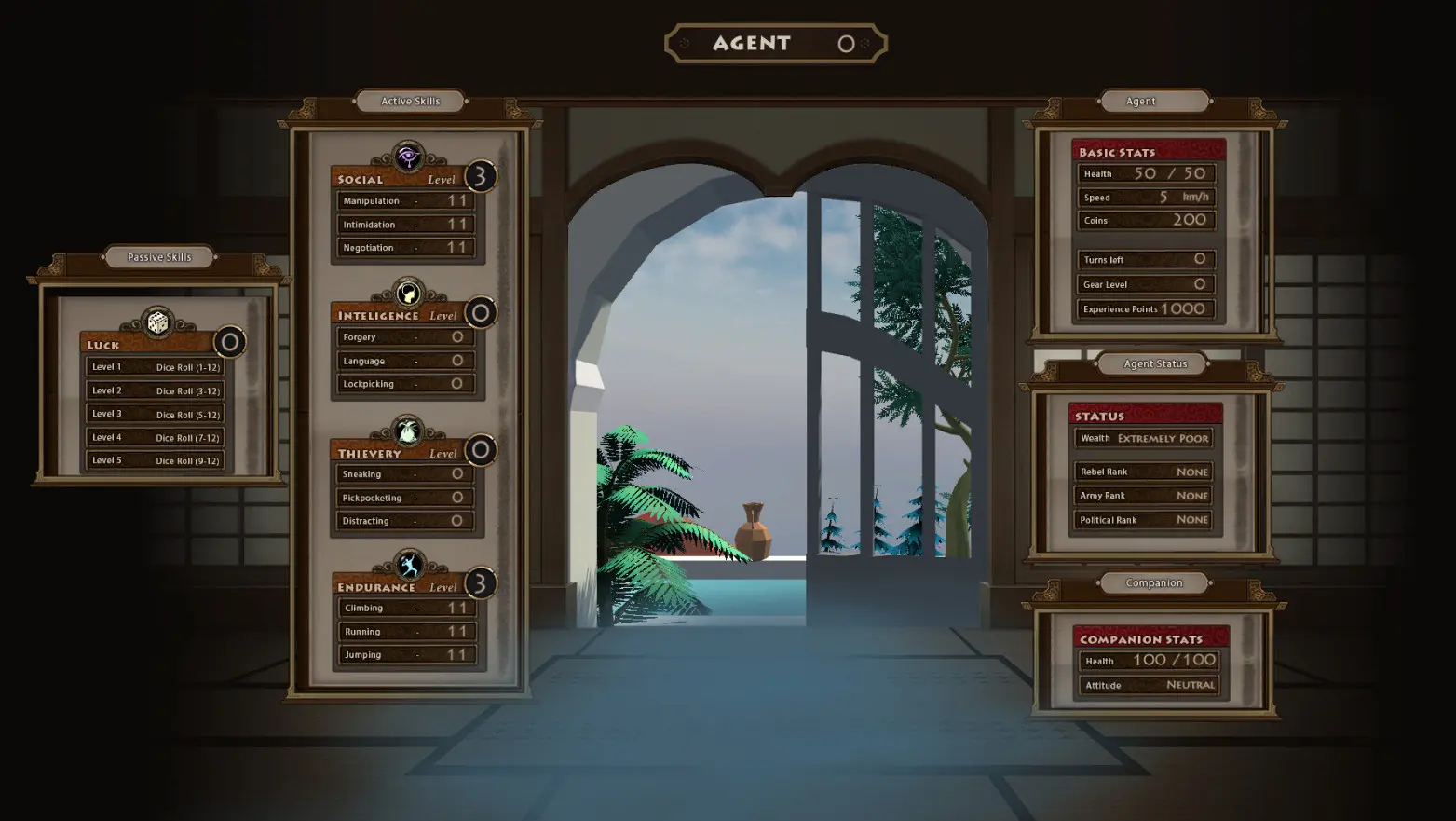This screenshot has width=1456, height=821.
Task: Select the Agent Status header label
Action: tap(1155, 363)
